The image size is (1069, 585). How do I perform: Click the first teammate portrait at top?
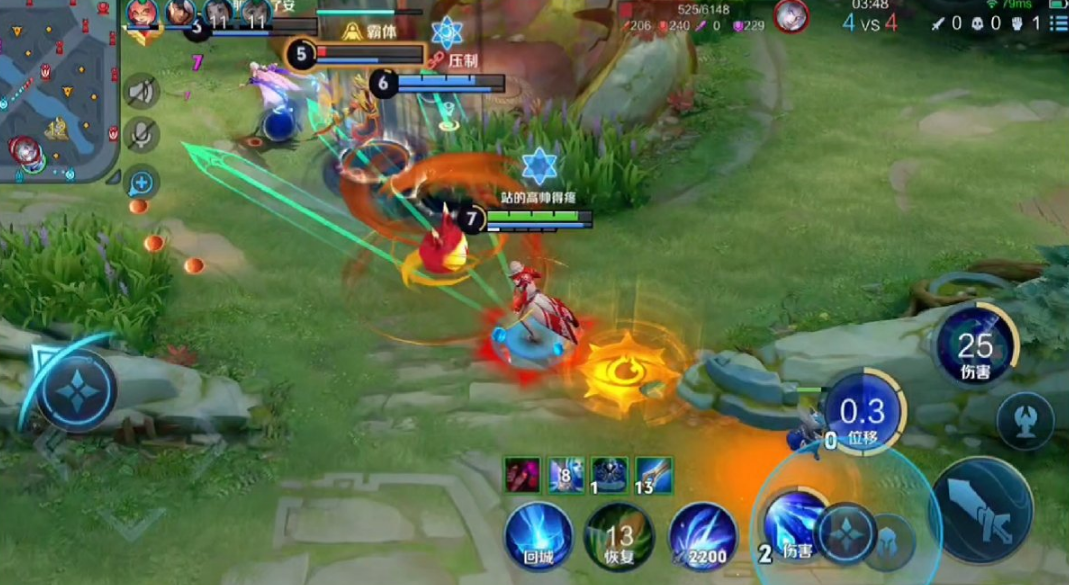[x=141, y=14]
